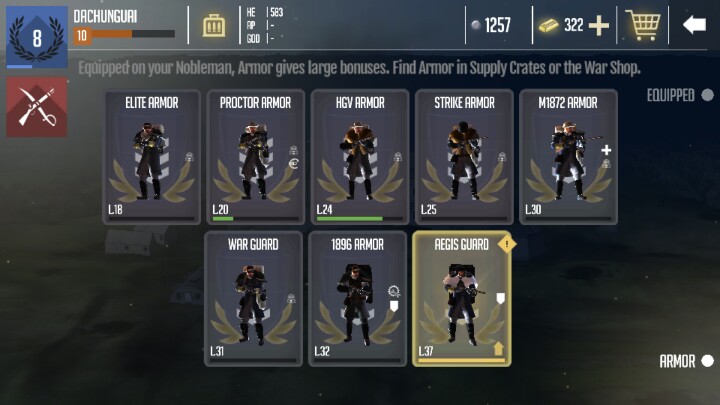Open the War Shop cart icon
The width and height of the screenshot is (720, 405).
coord(643,25)
